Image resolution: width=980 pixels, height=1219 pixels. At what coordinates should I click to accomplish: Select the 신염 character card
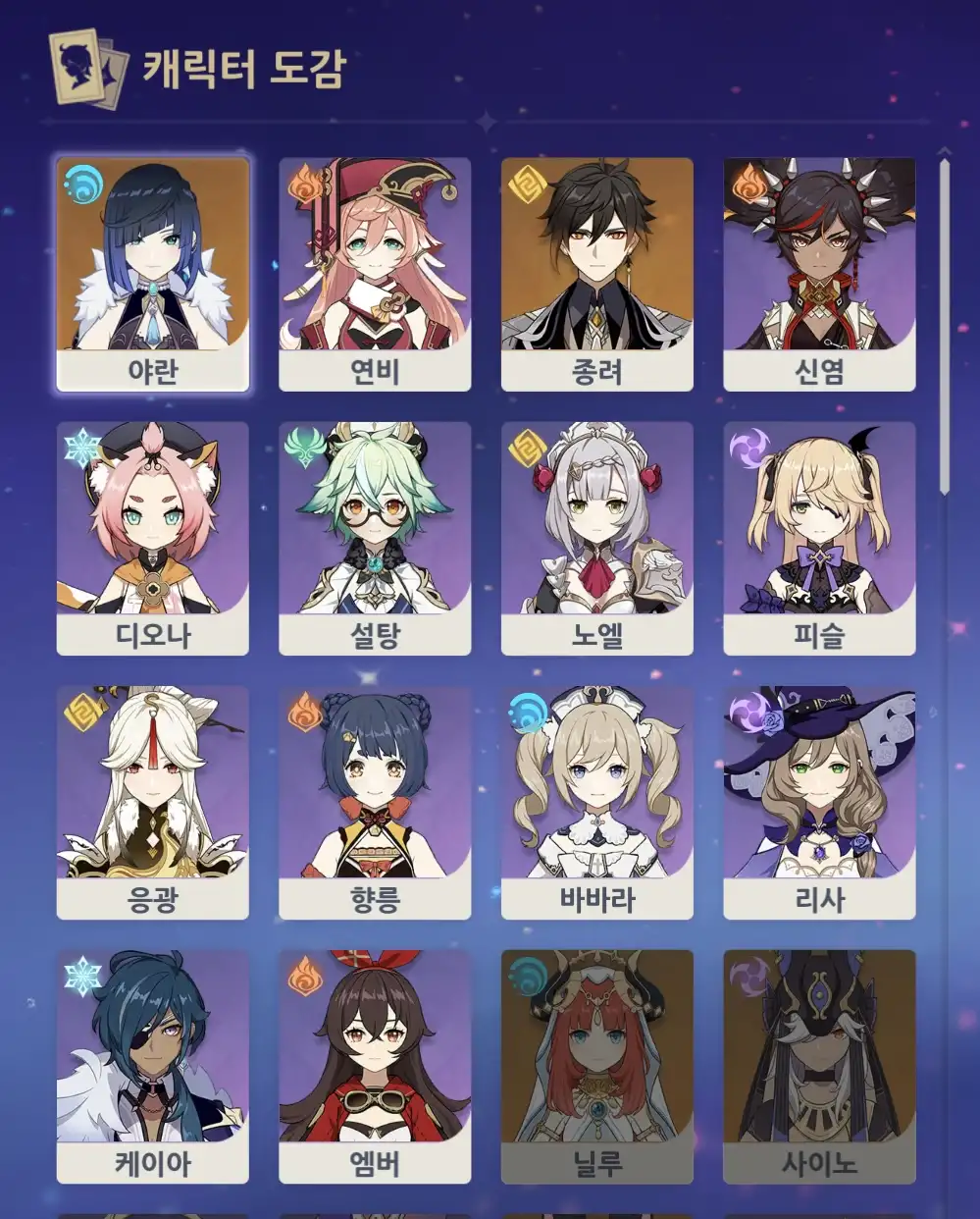pyautogui.click(x=819, y=274)
